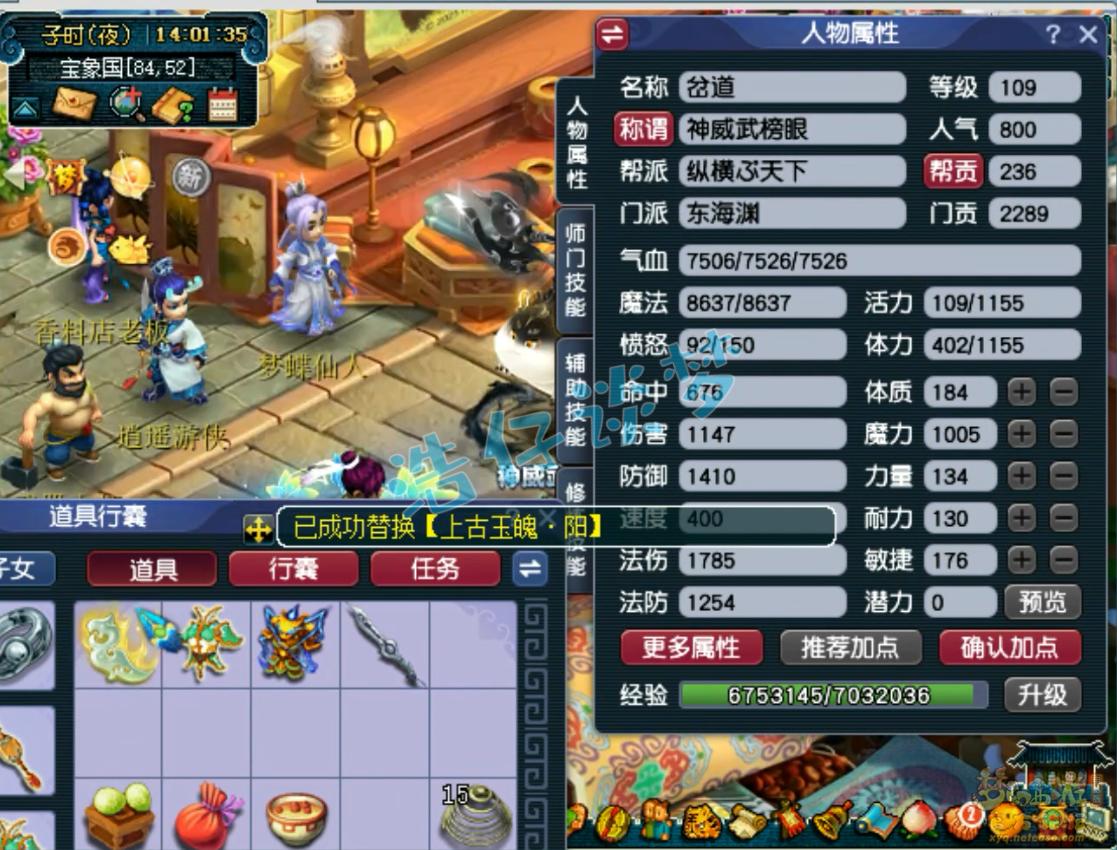The height and width of the screenshot is (850, 1117).
Task: Close the 人物属性 character panel
Action: (x=1089, y=35)
